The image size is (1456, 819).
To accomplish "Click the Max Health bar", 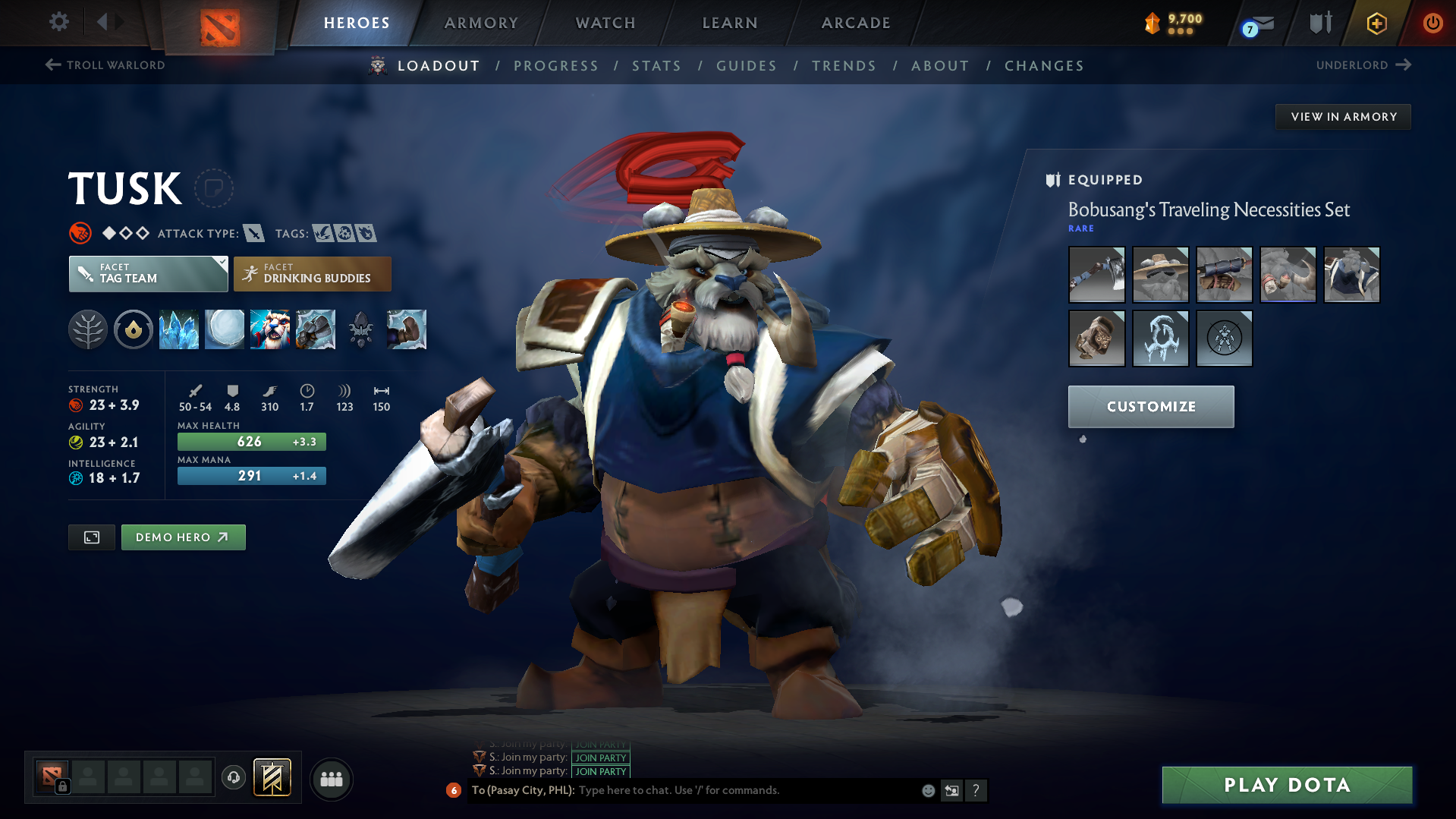I will point(251,441).
